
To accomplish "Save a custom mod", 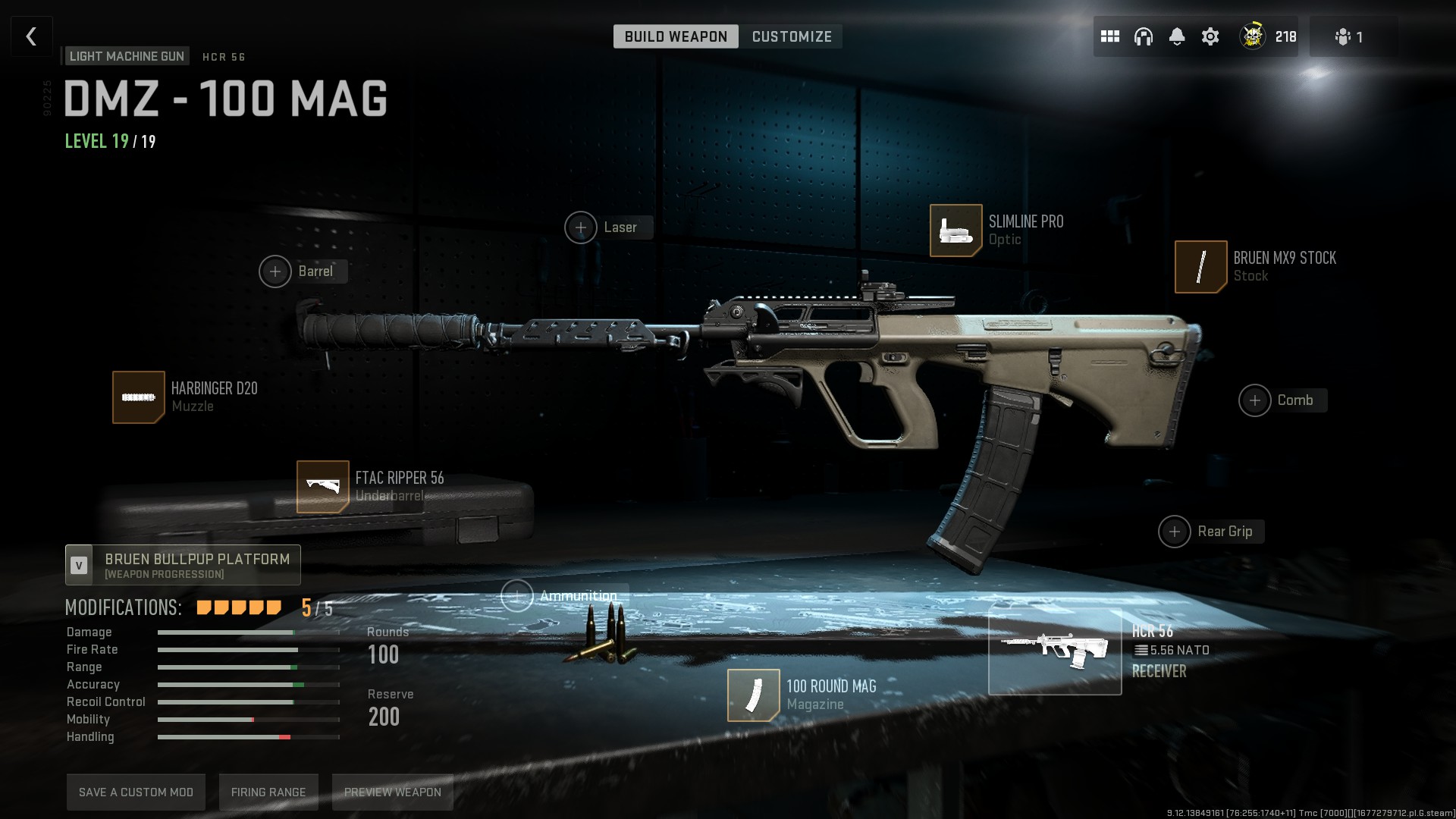I will point(136,792).
